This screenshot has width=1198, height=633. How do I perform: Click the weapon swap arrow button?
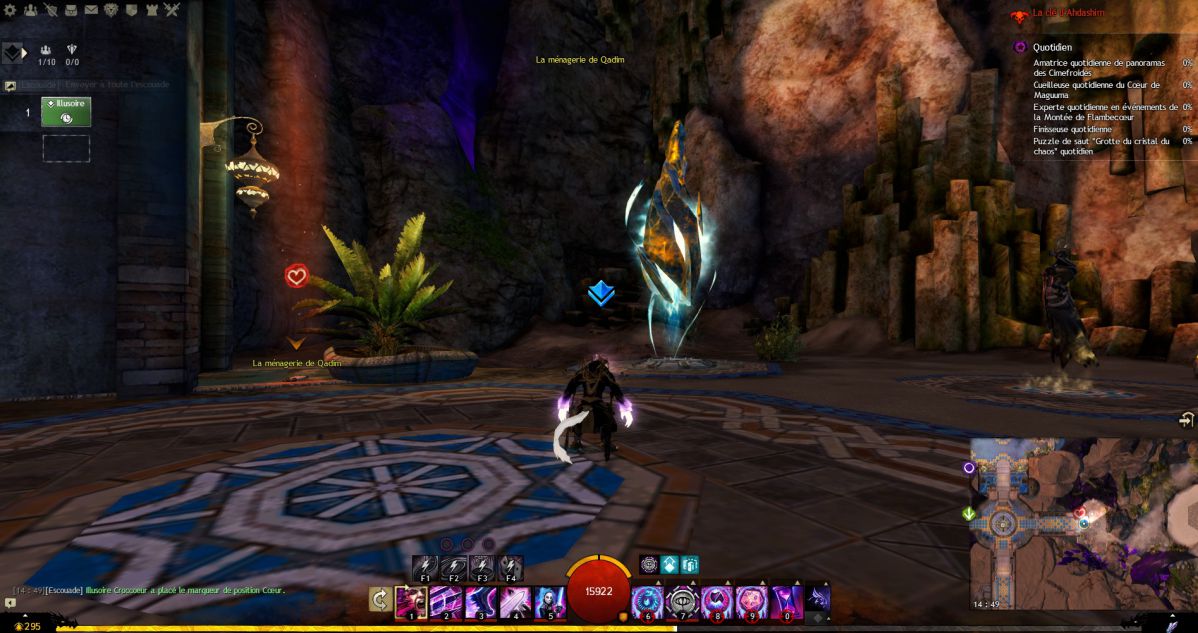click(x=380, y=598)
